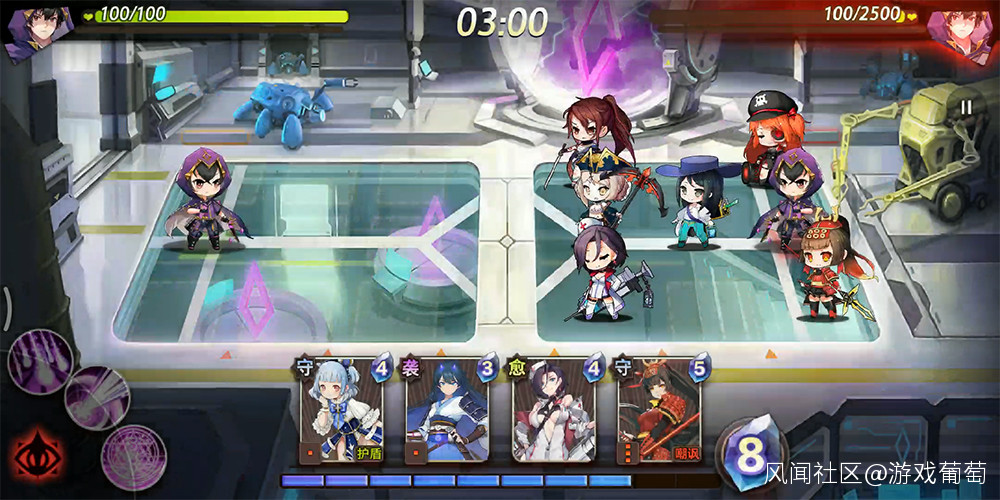Select the red samurai taunt card costing 5
1000x500 pixels.
[659, 409]
